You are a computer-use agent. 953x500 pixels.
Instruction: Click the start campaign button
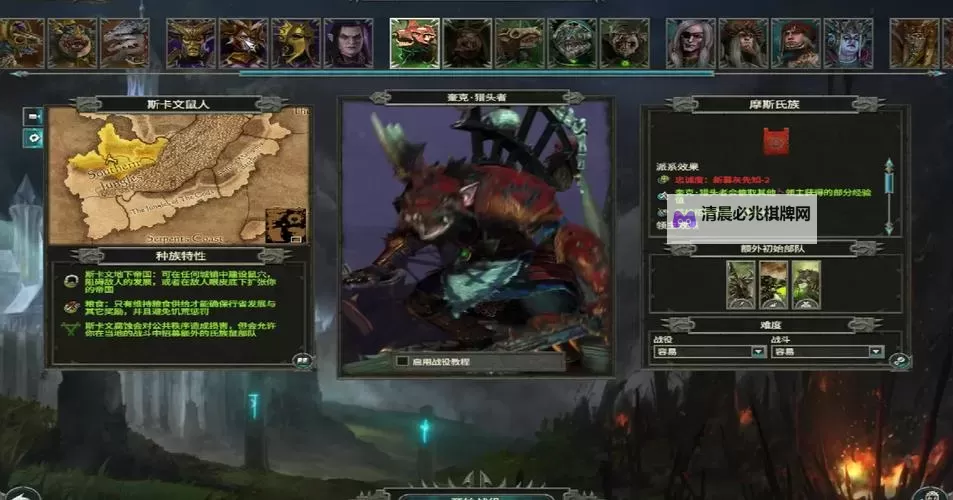pos(476,494)
